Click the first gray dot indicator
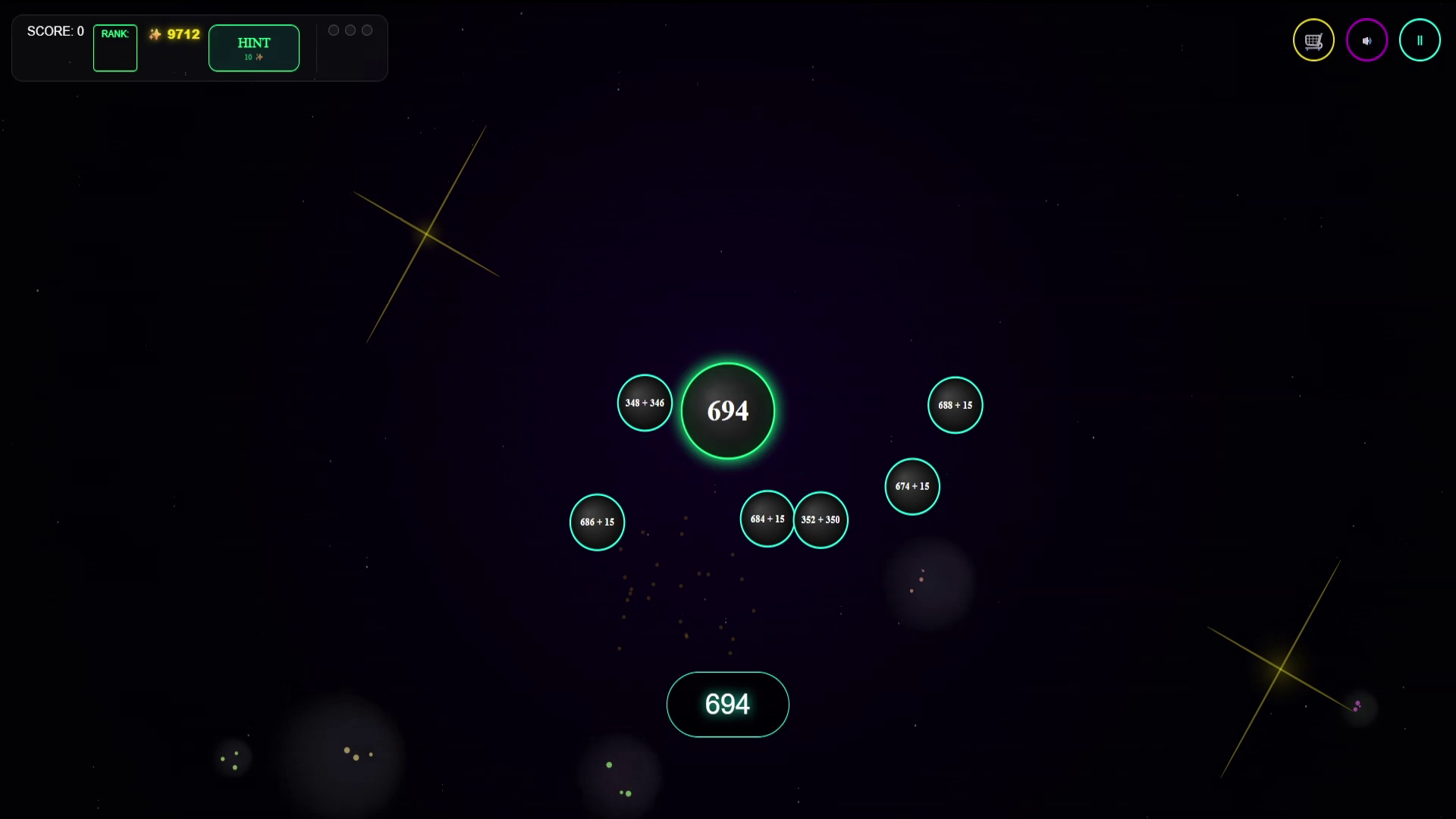The width and height of the screenshot is (1456, 819). pyautogui.click(x=334, y=30)
